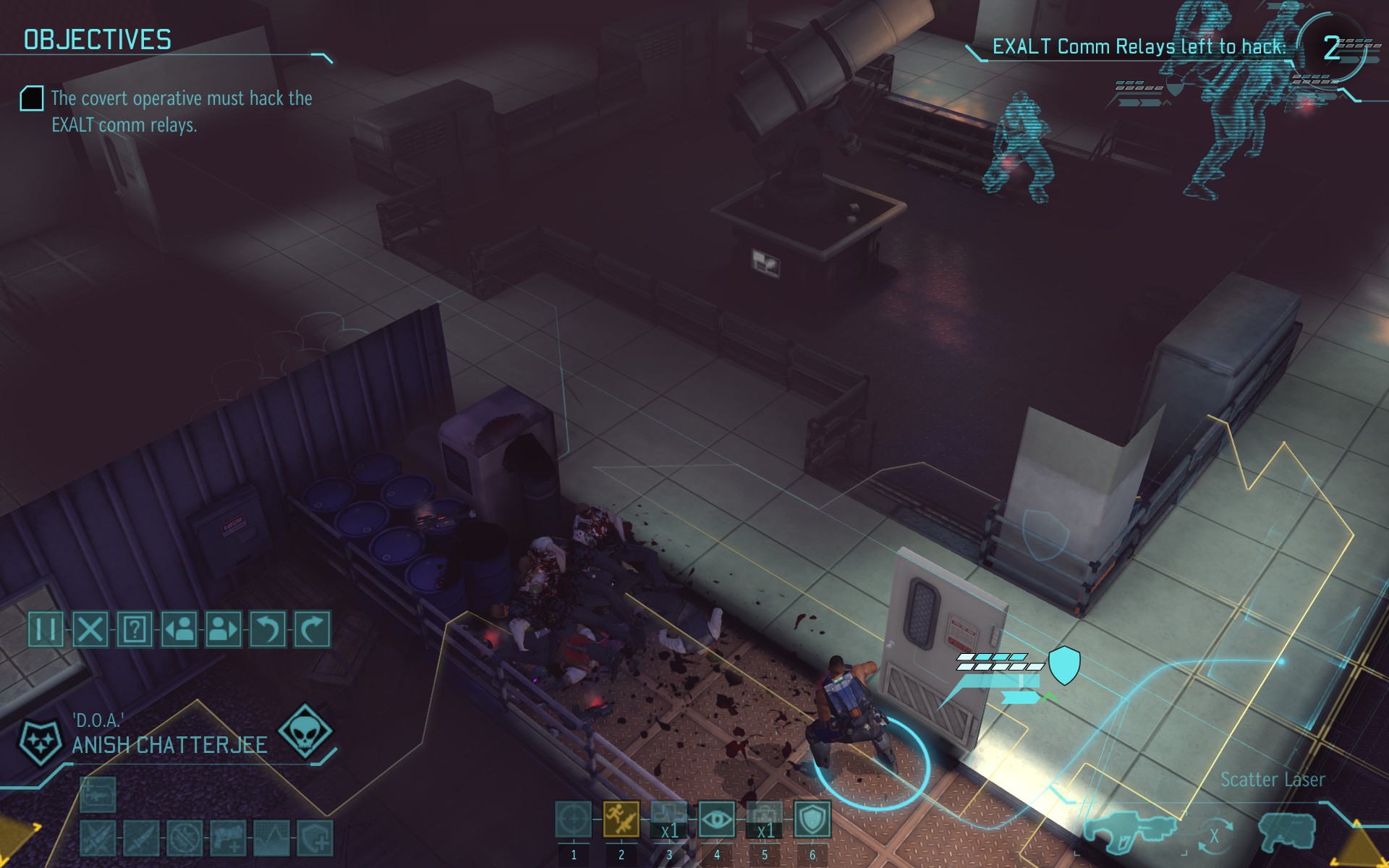Toggle the objective checkbox for EXALT comm relays

point(32,98)
